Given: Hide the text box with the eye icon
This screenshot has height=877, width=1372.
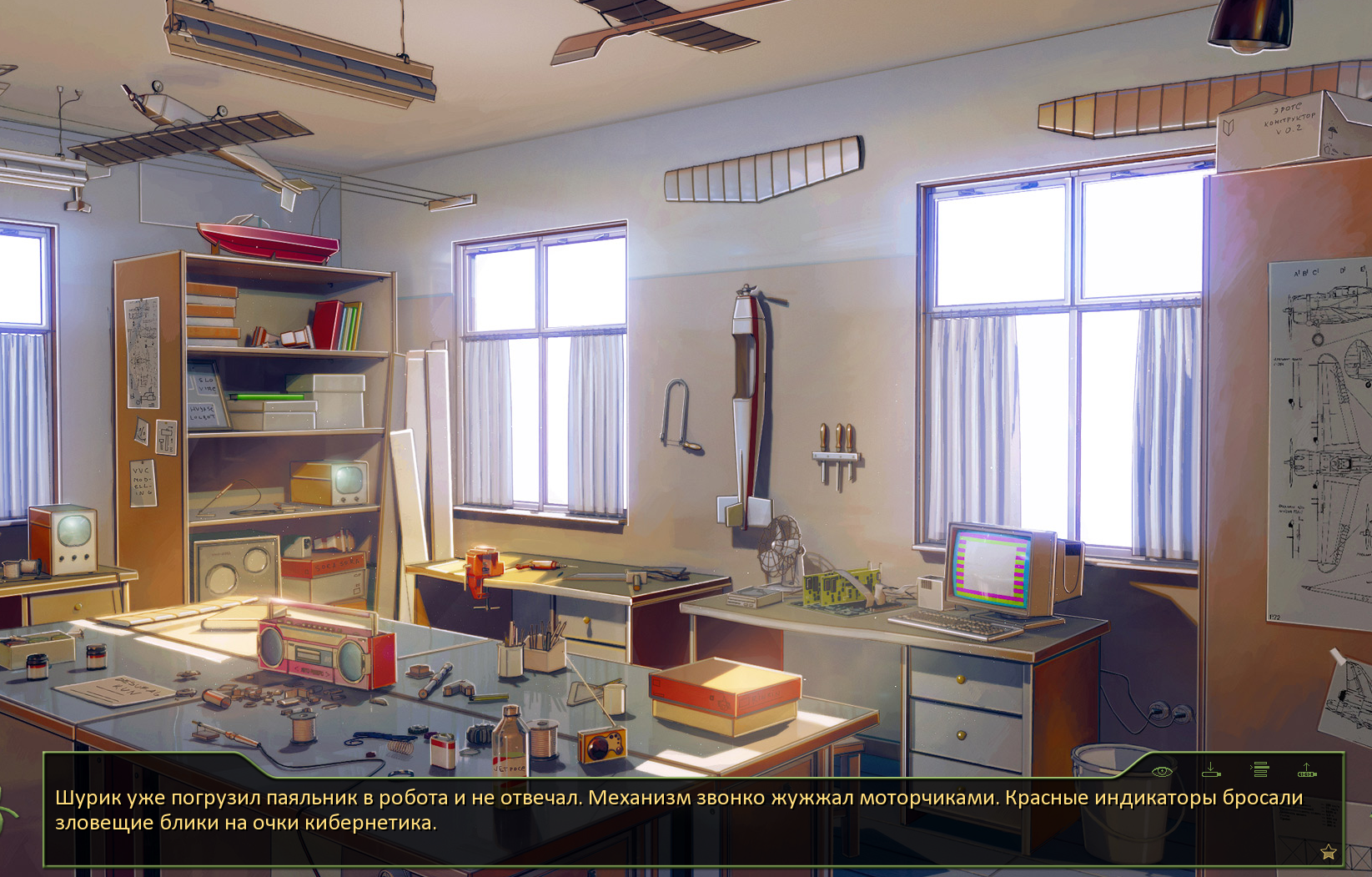Looking at the screenshot, I should pos(1162,771).
